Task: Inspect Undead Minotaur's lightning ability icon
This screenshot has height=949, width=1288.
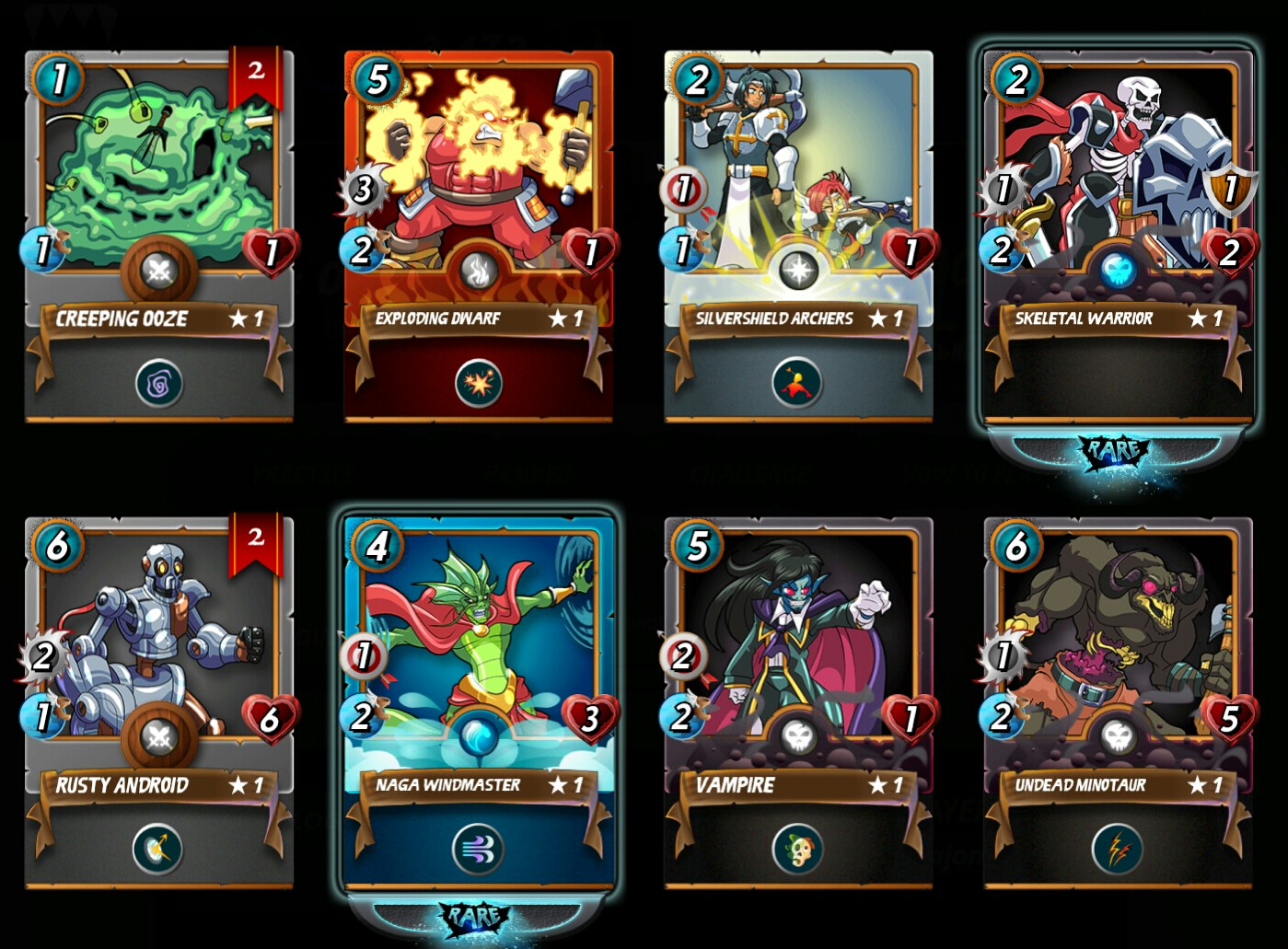Action: [1117, 849]
